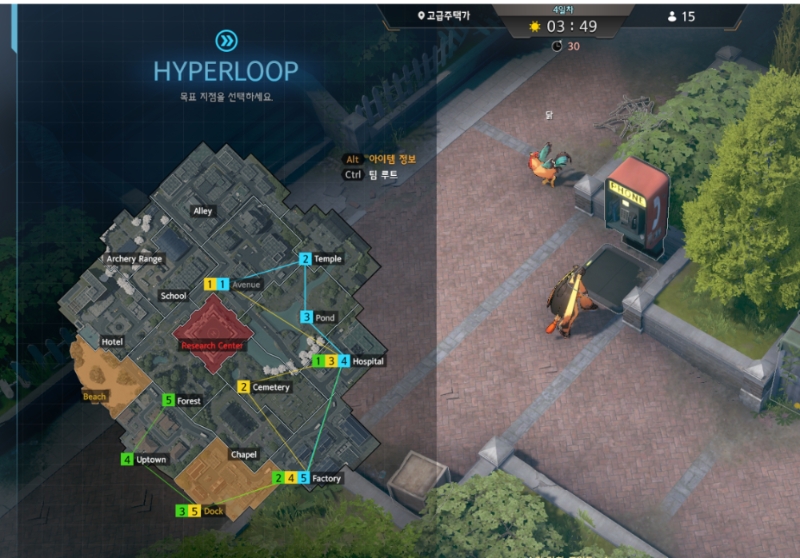This screenshot has height=558, width=800.
Task: Pick Avenue as the destination
Action: 245,285
